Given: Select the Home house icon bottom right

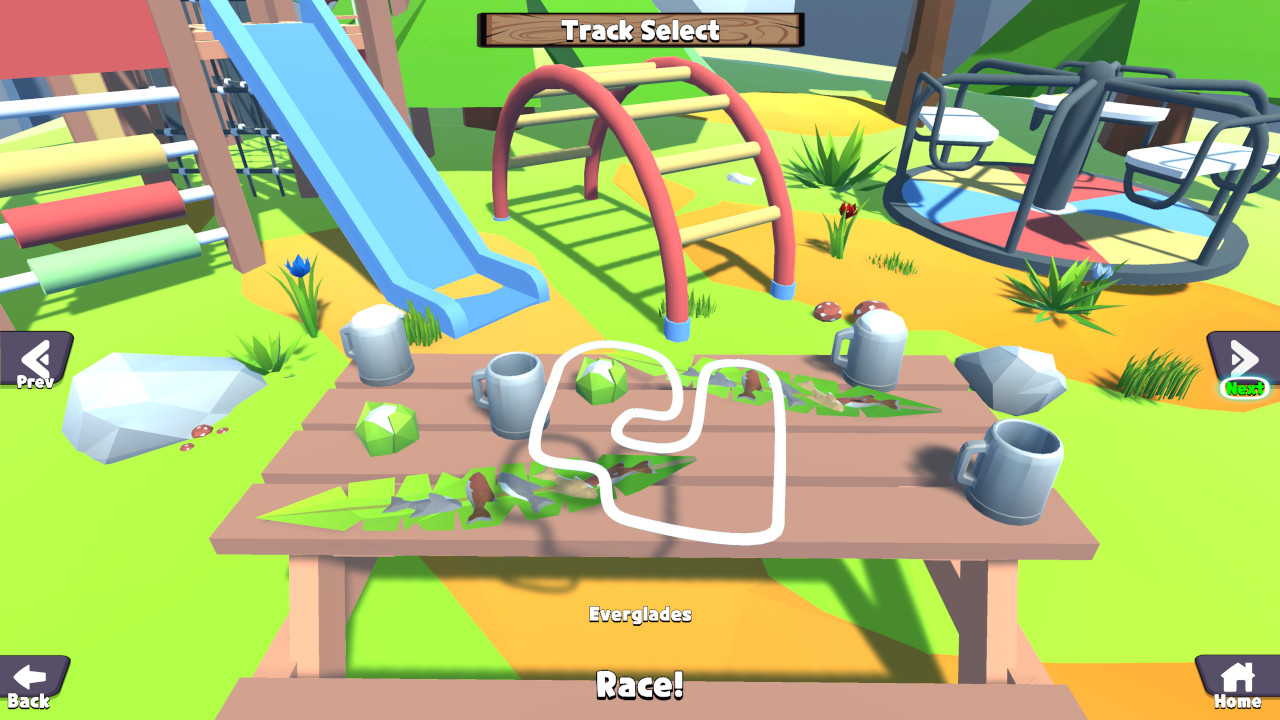Looking at the screenshot, I should pyautogui.click(x=1238, y=676).
